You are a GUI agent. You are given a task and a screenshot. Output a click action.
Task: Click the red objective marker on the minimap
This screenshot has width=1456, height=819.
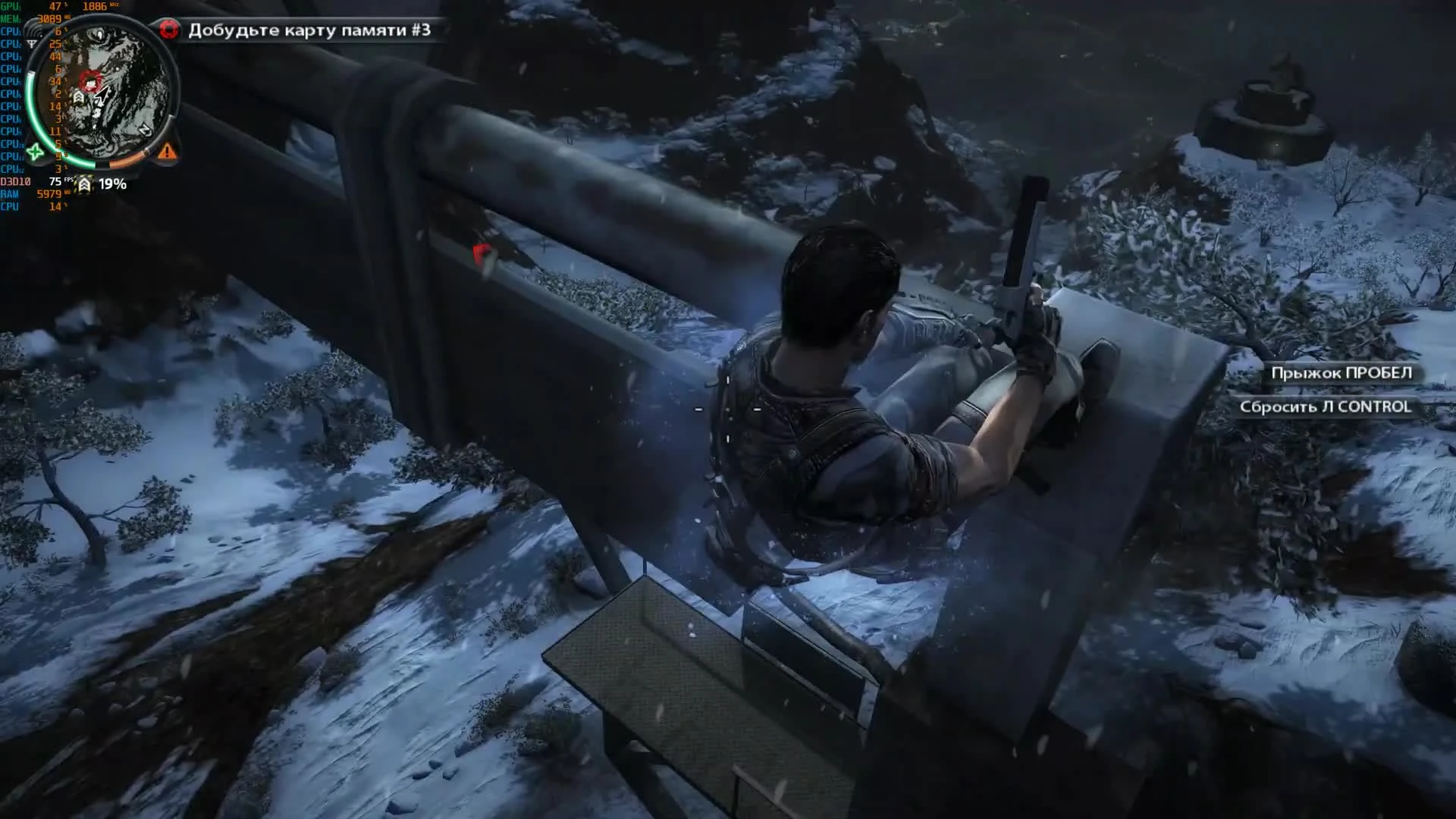pyautogui.click(x=89, y=82)
